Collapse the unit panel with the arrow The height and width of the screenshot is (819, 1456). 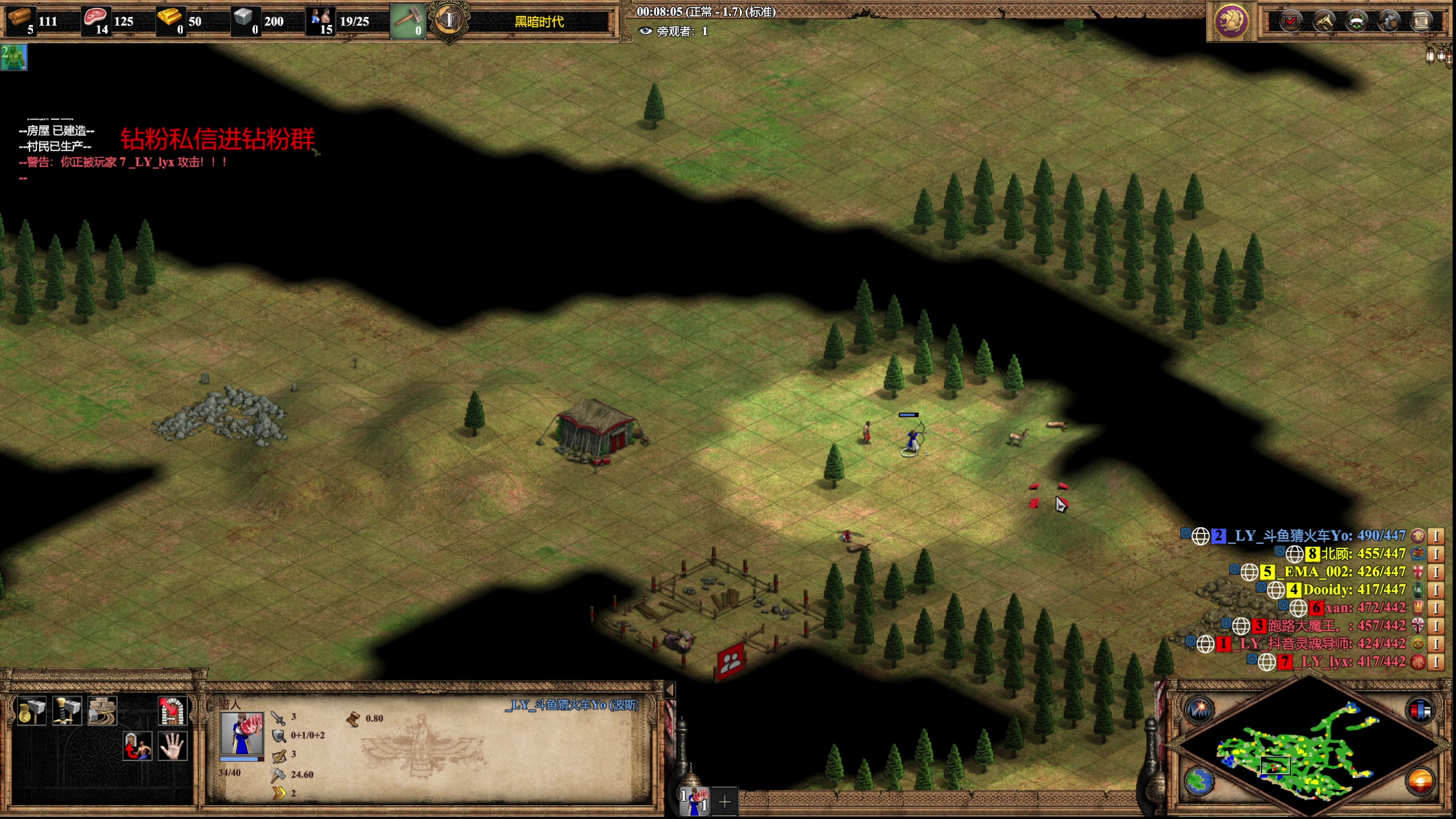(670, 690)
